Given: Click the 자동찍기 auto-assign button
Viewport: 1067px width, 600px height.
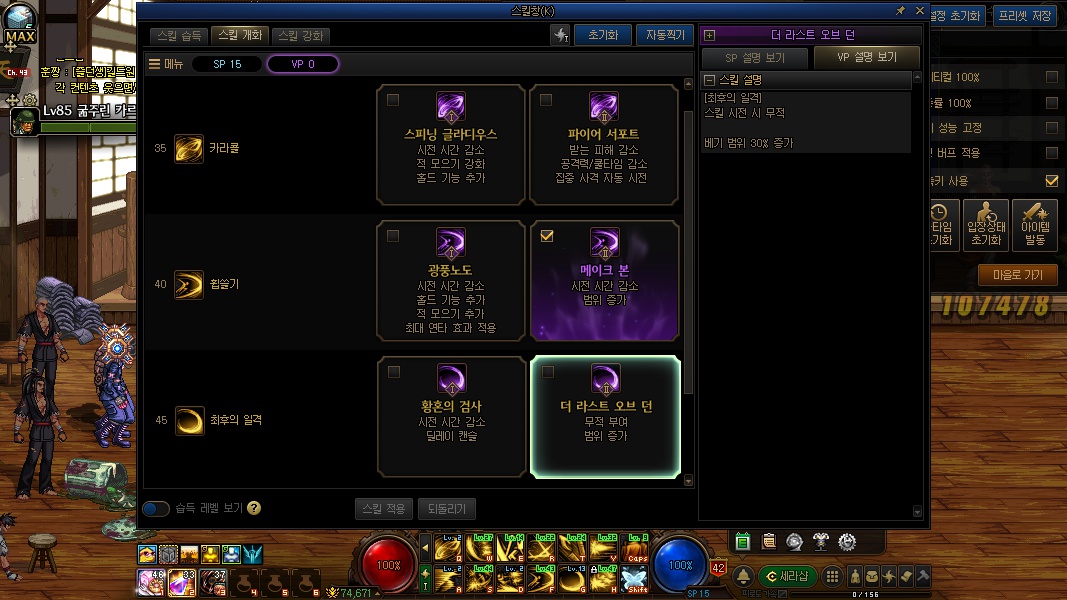Looking at the screenshot, I should click(664, 35).
